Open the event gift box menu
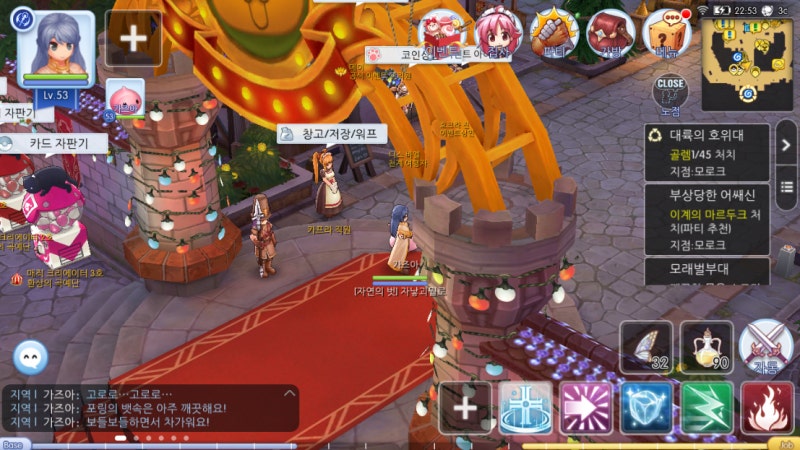The width and height of the screenshot is (800, 450). point(442,32)
